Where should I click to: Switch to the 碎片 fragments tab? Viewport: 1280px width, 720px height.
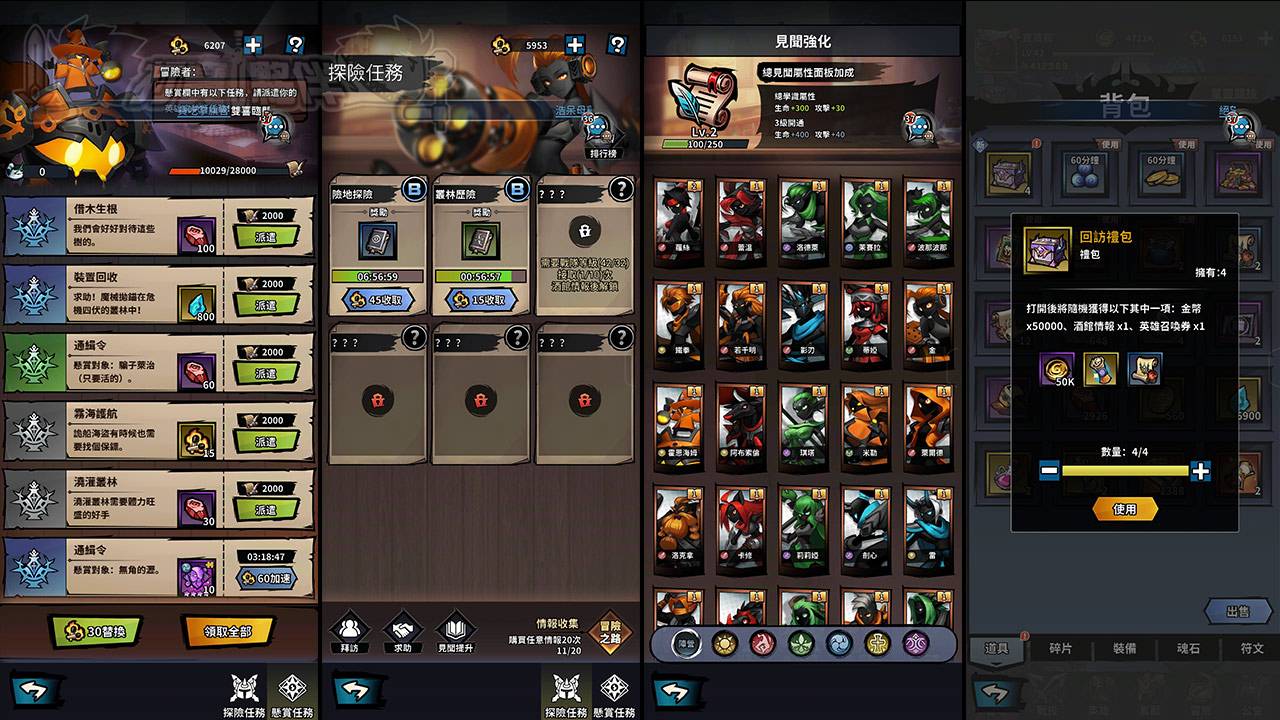(1060, 648)
